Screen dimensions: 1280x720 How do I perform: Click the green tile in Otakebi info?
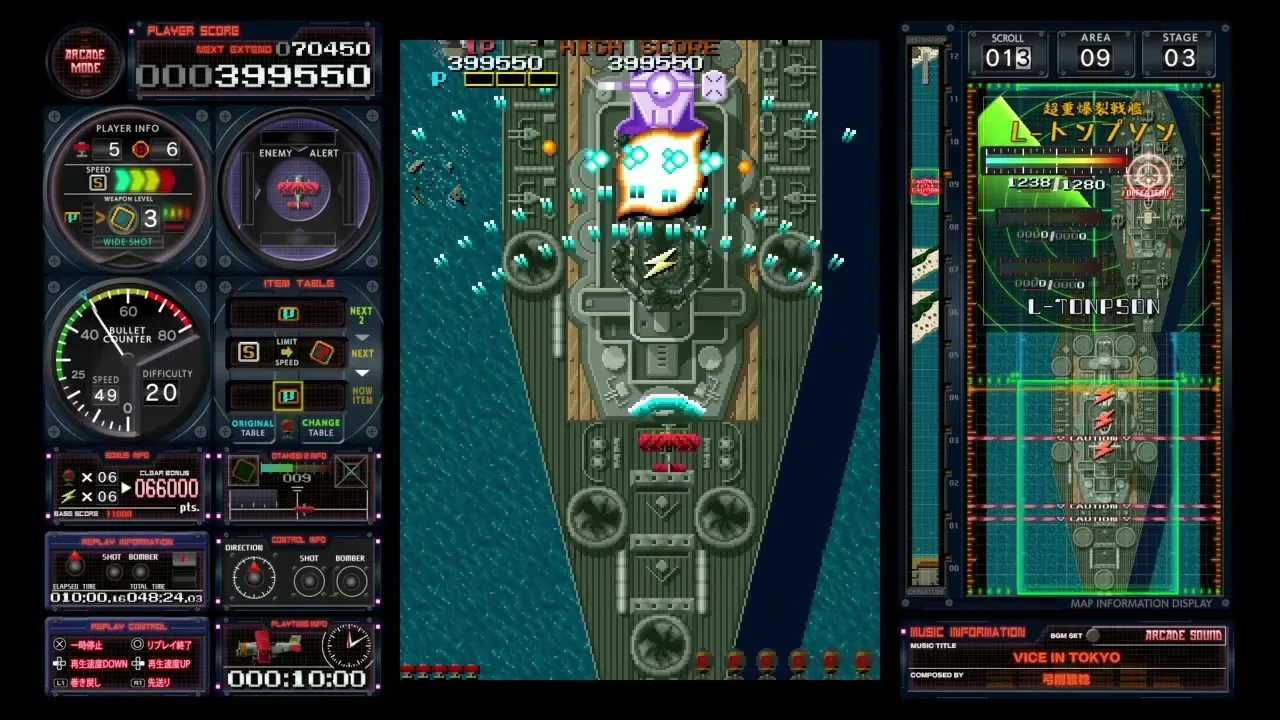(243, 470)
